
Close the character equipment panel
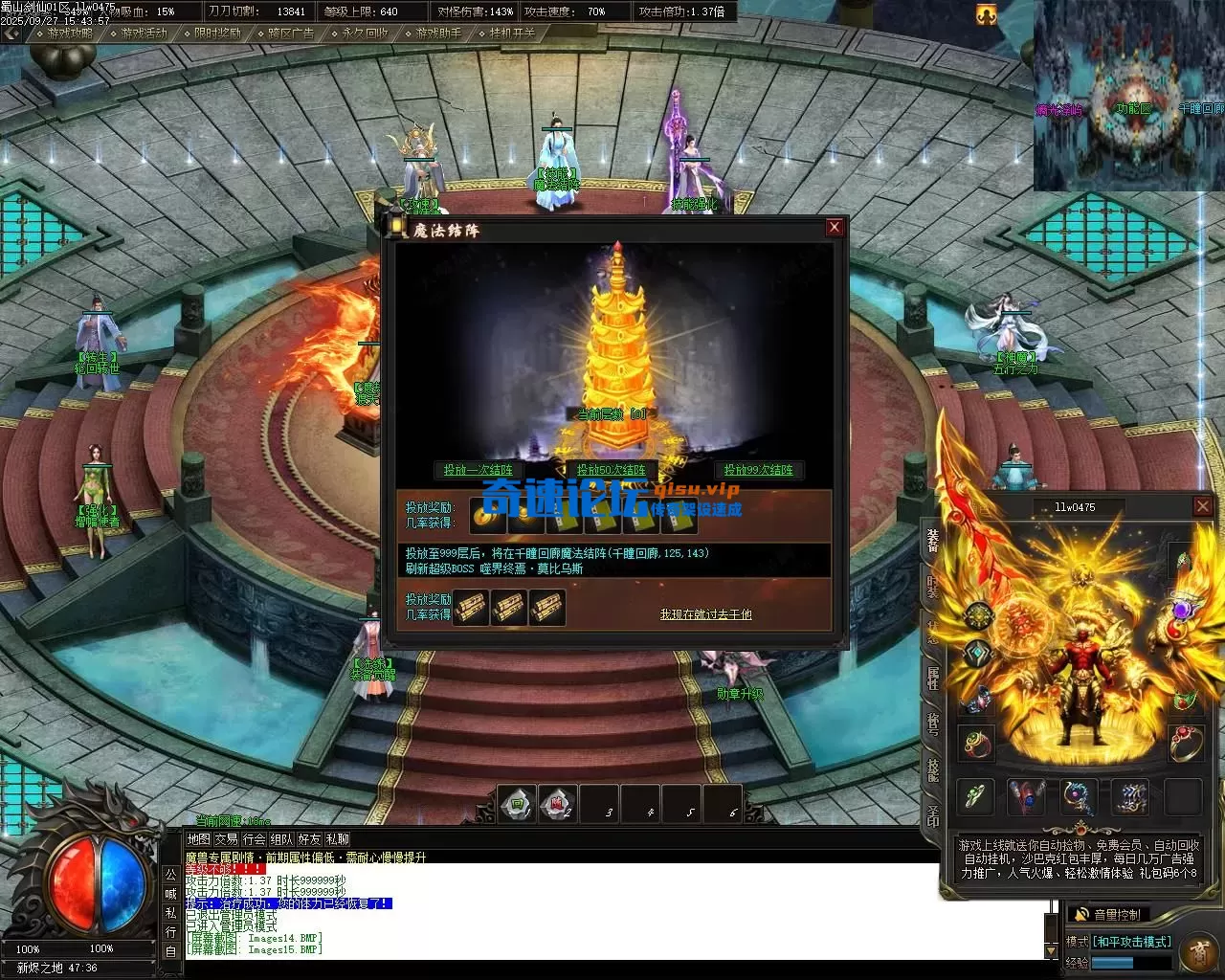click(1203, 506)
